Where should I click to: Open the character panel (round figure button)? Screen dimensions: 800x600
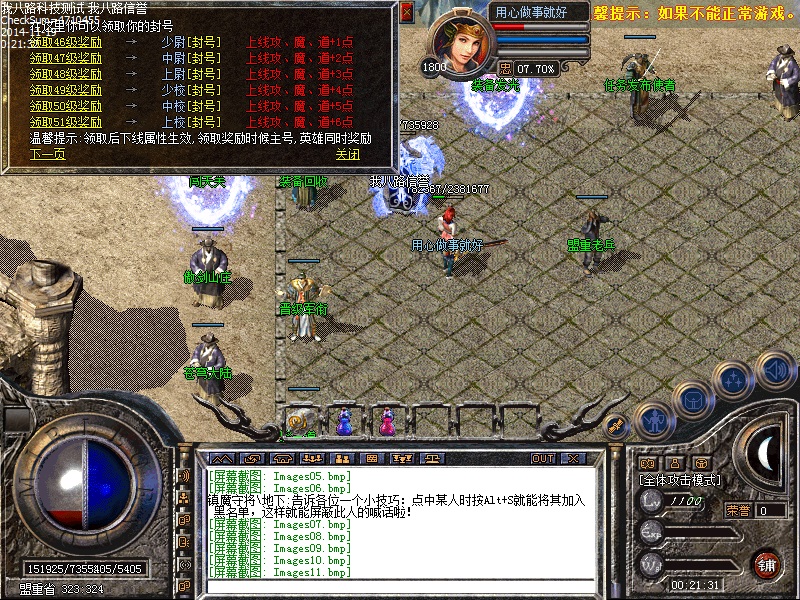(652, 421)
